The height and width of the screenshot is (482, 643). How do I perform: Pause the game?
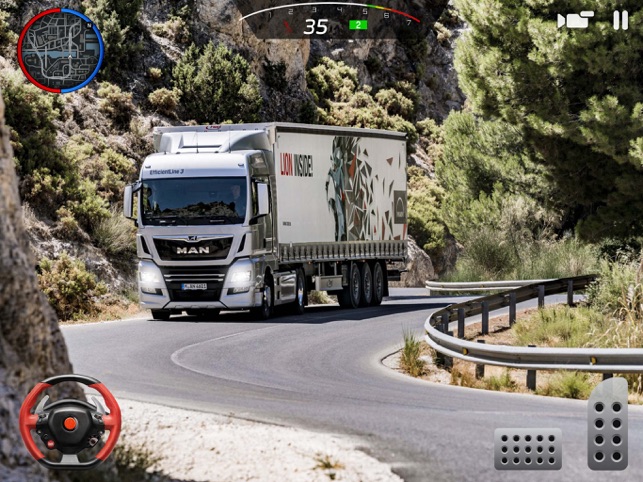[621, 20]
